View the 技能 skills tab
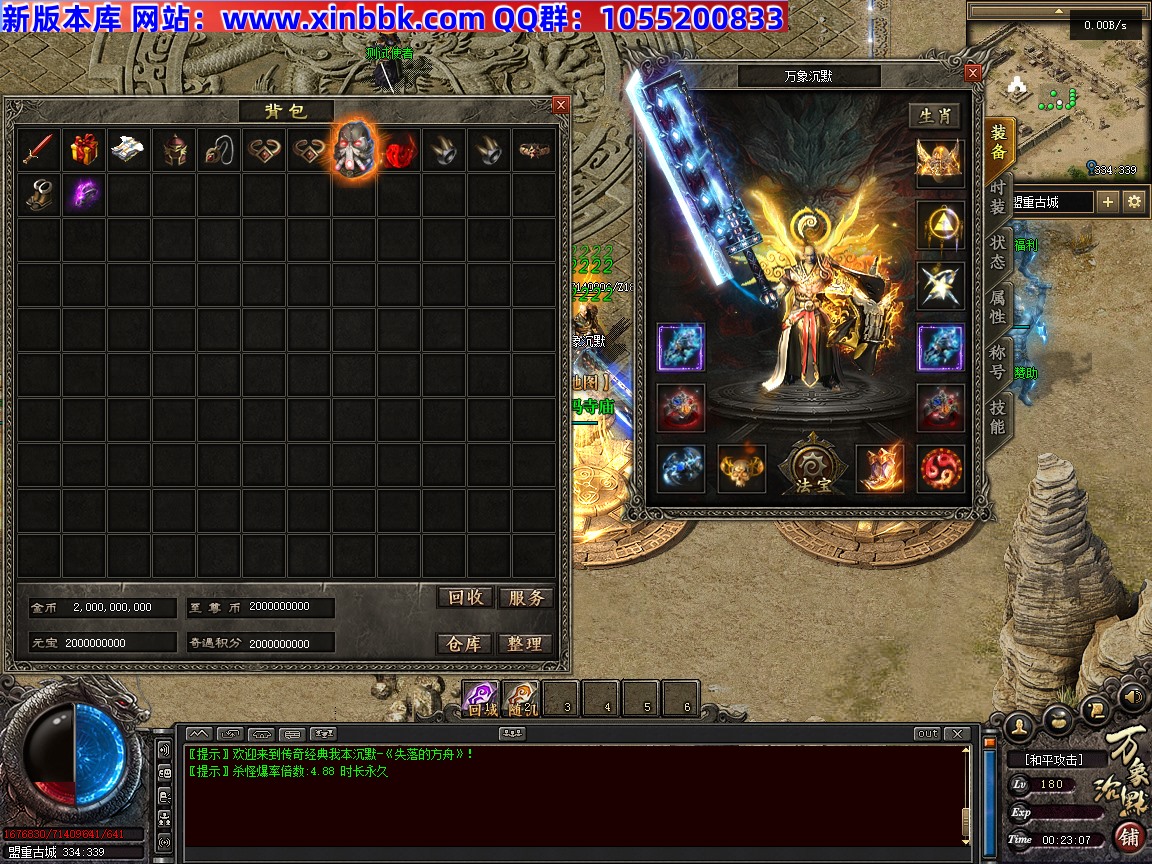 pos(998,417)
